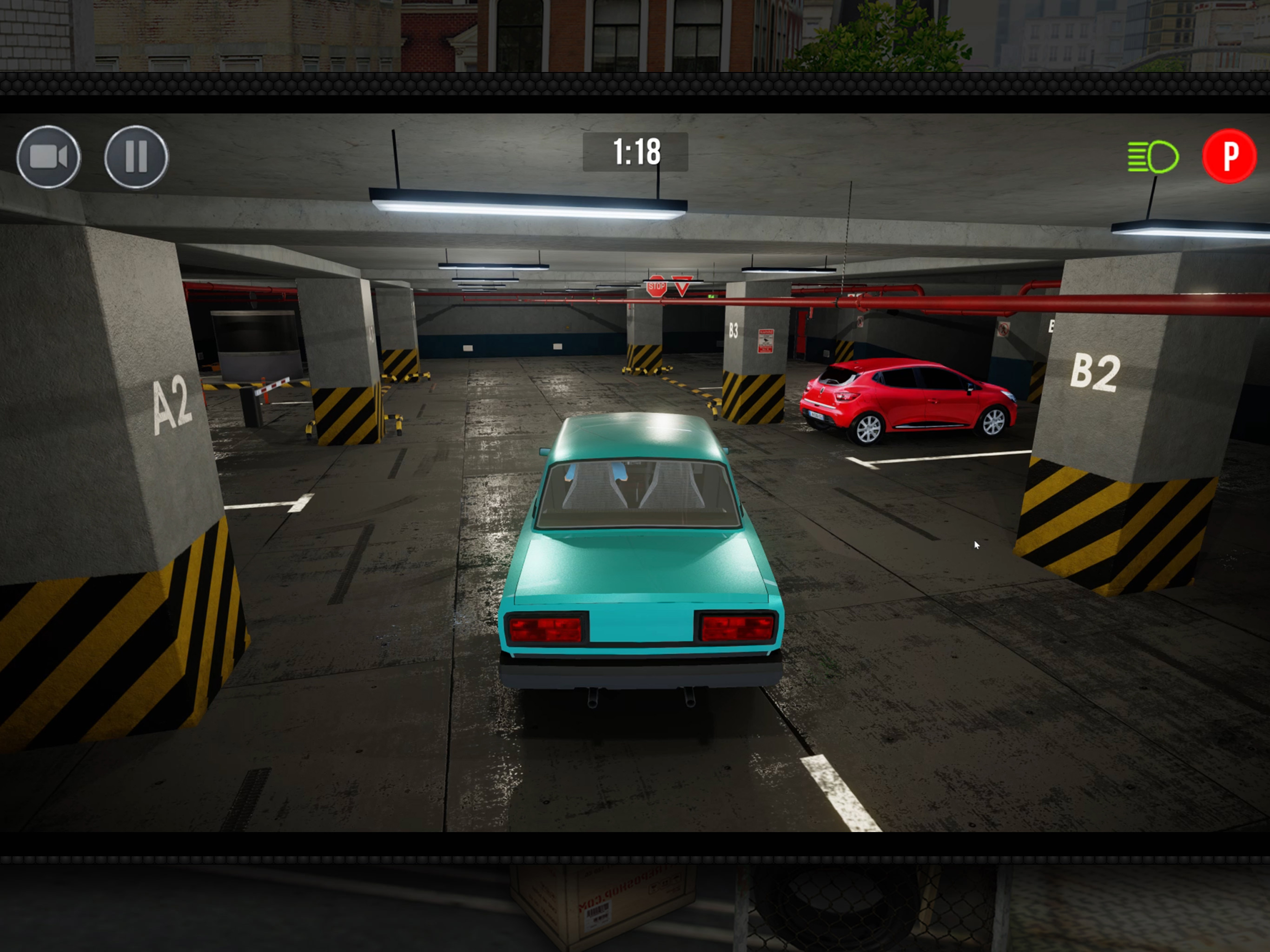Toggle the green headlights icon
1270x952 pixels.
click(x=1152, y=157)
